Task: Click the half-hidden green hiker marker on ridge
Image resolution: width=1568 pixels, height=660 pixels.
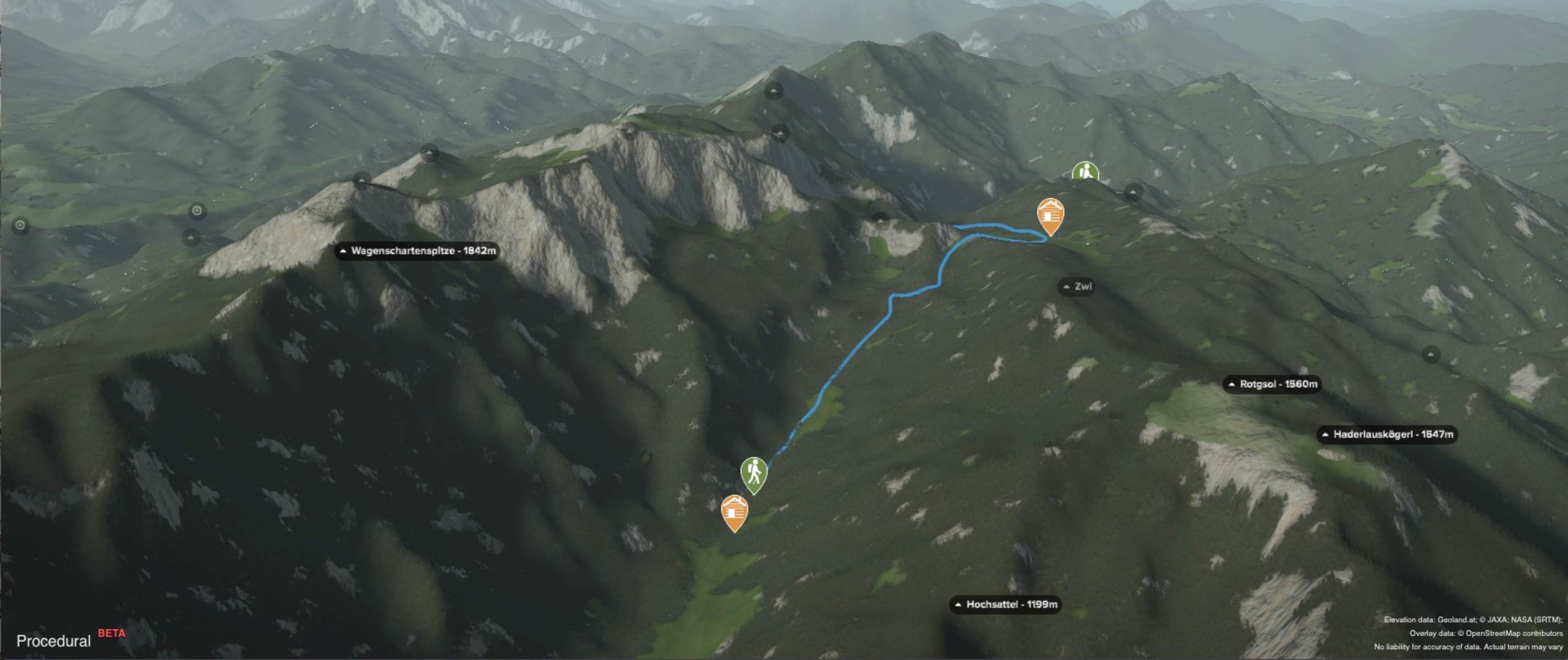Action: pyautogui.click(x=1085, y=172)
